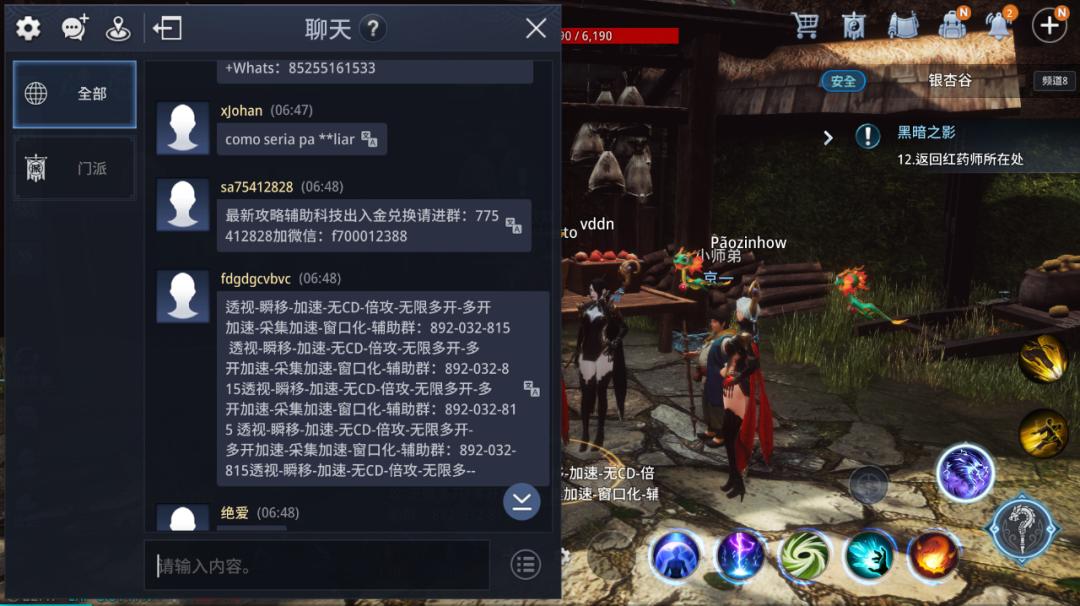The width and height of the screenshot is (1080, 606).
Task: Jump to latest messages with down arrow
Action: [x=521, y=502]
